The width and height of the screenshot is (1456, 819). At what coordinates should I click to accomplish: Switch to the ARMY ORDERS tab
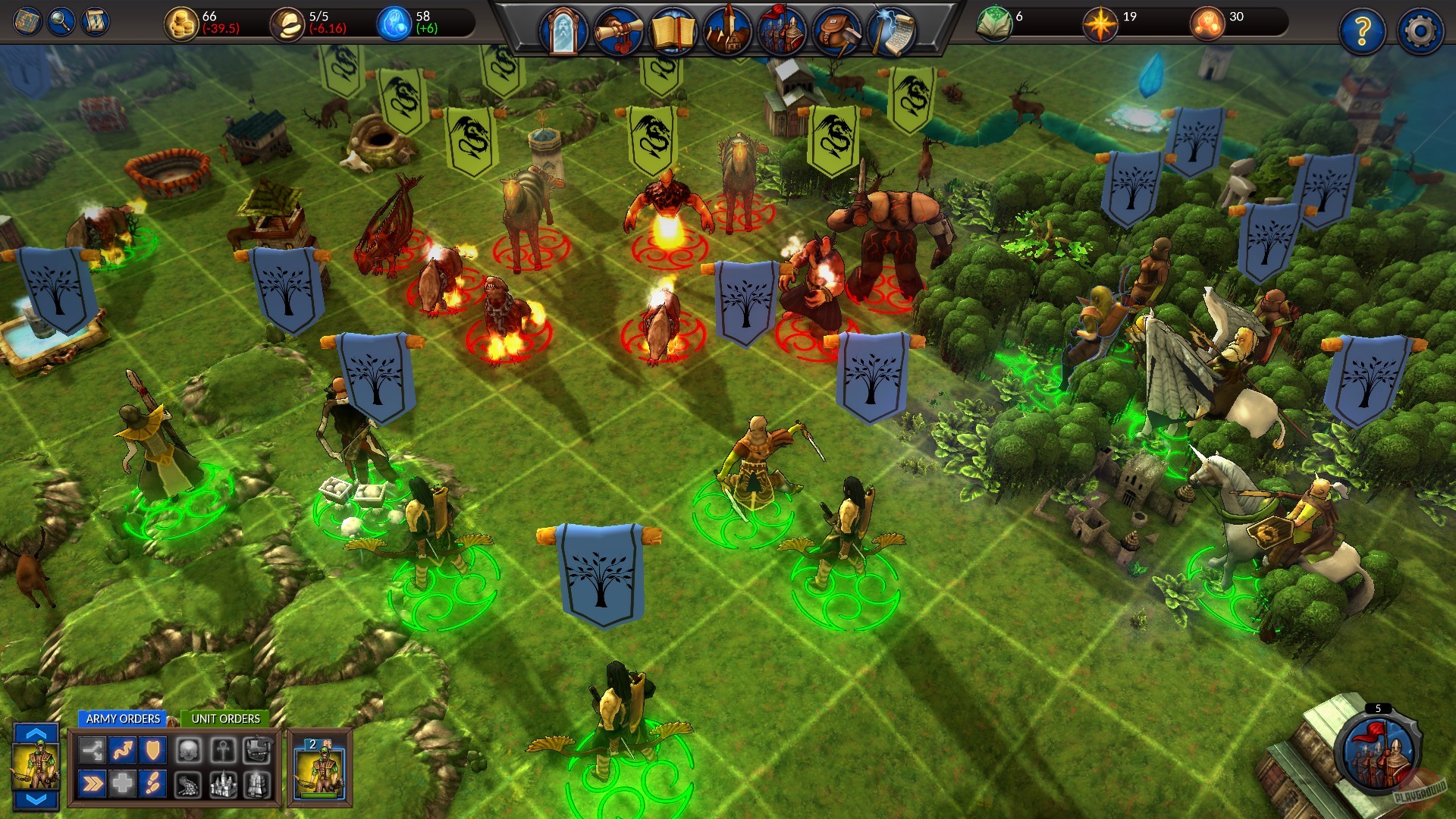124,718
